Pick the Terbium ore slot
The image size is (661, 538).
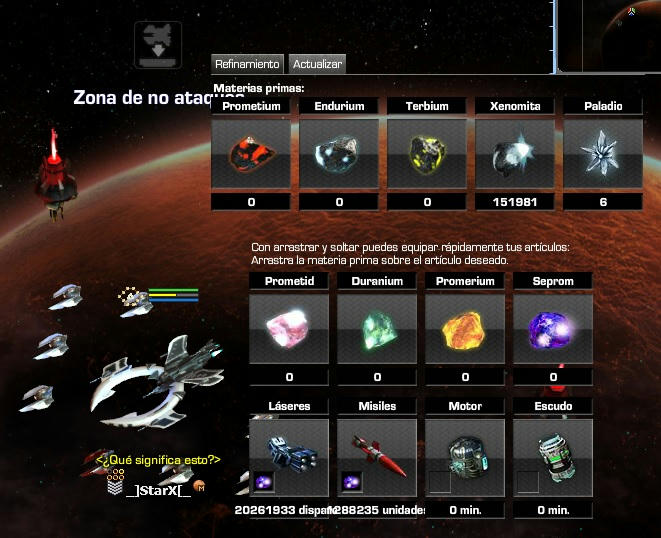point(427,154)
